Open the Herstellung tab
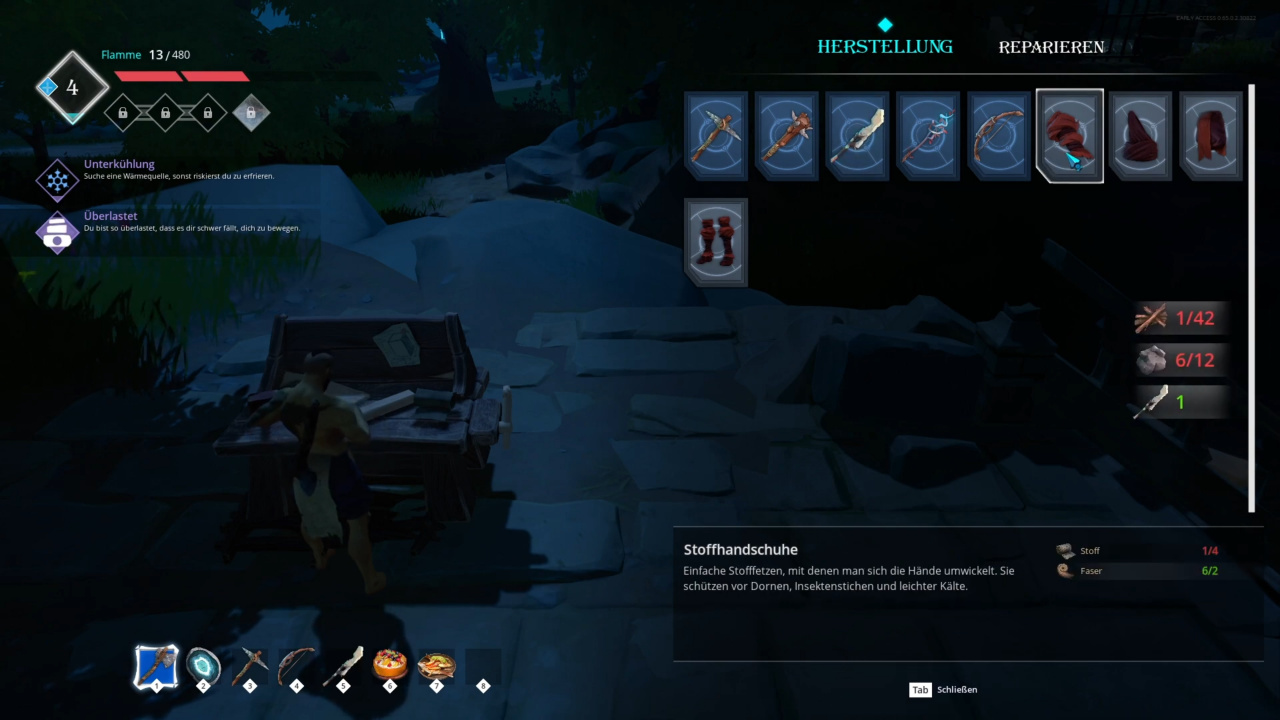 click(x=885, y=47)
